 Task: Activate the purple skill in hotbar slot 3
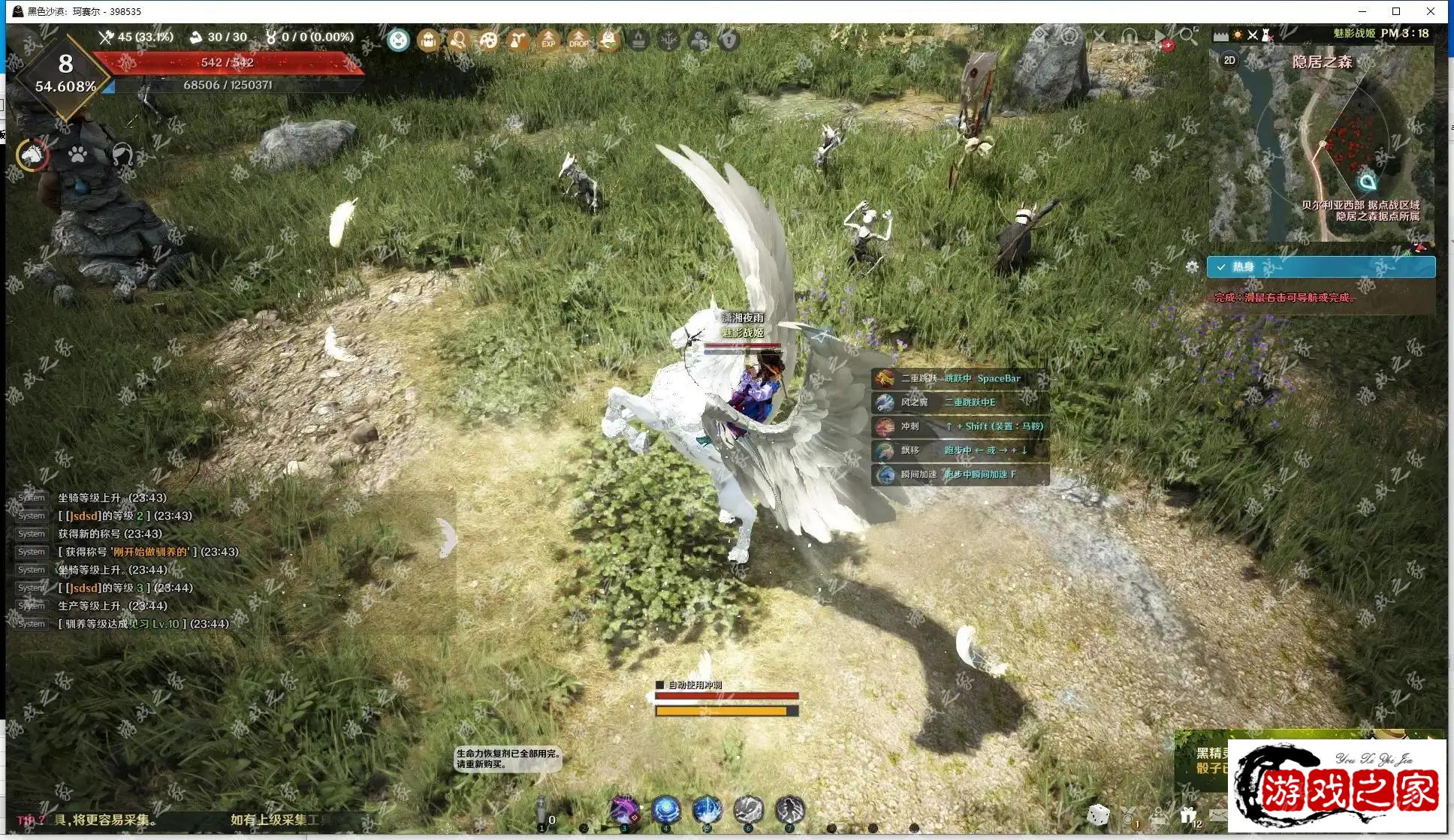(624, 811)
